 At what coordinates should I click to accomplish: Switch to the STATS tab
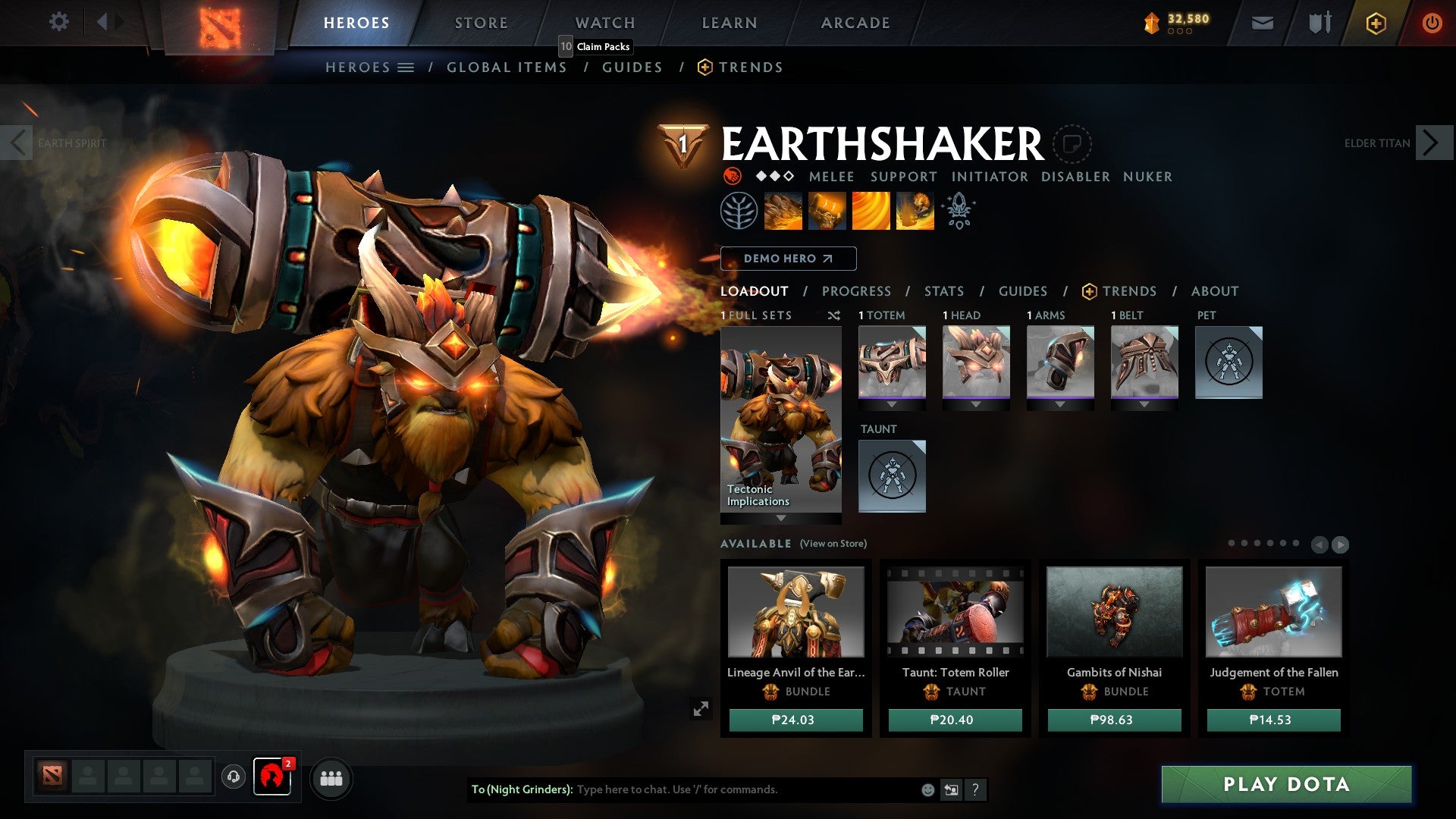tap(943, 290)
